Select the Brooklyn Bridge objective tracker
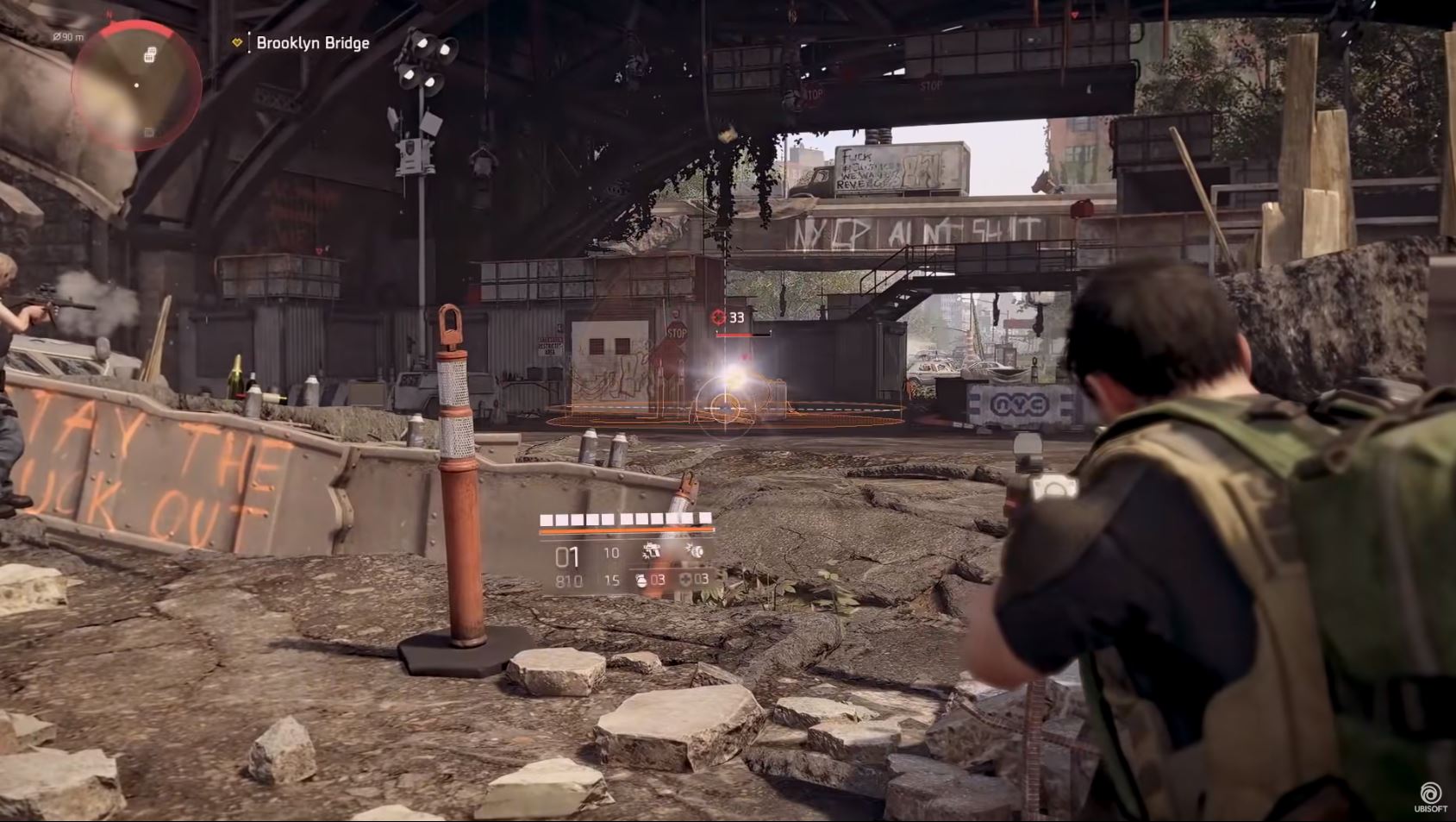1456x822 pixels. 312,43
